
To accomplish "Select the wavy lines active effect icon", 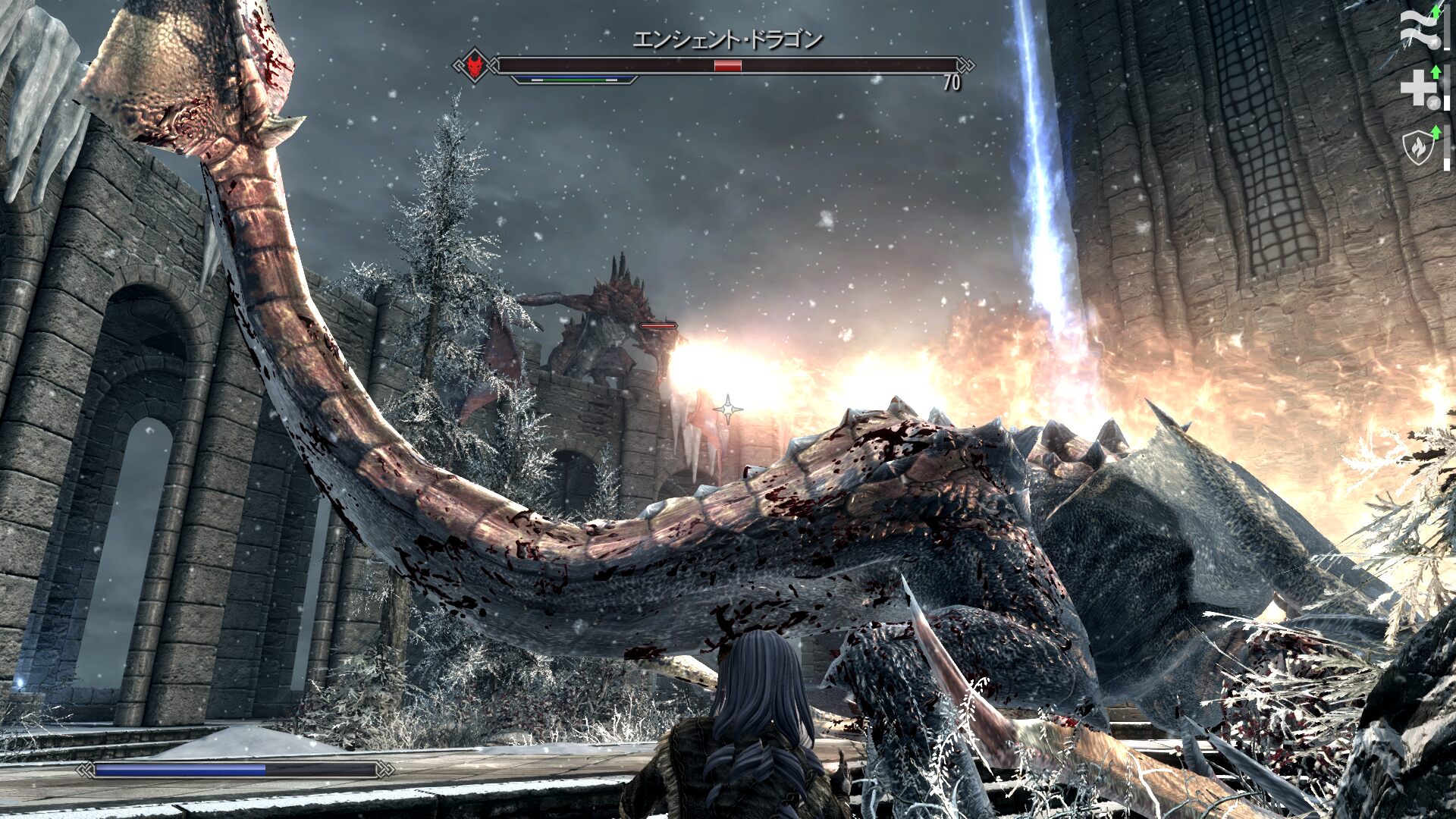I will coord(1417,29).
